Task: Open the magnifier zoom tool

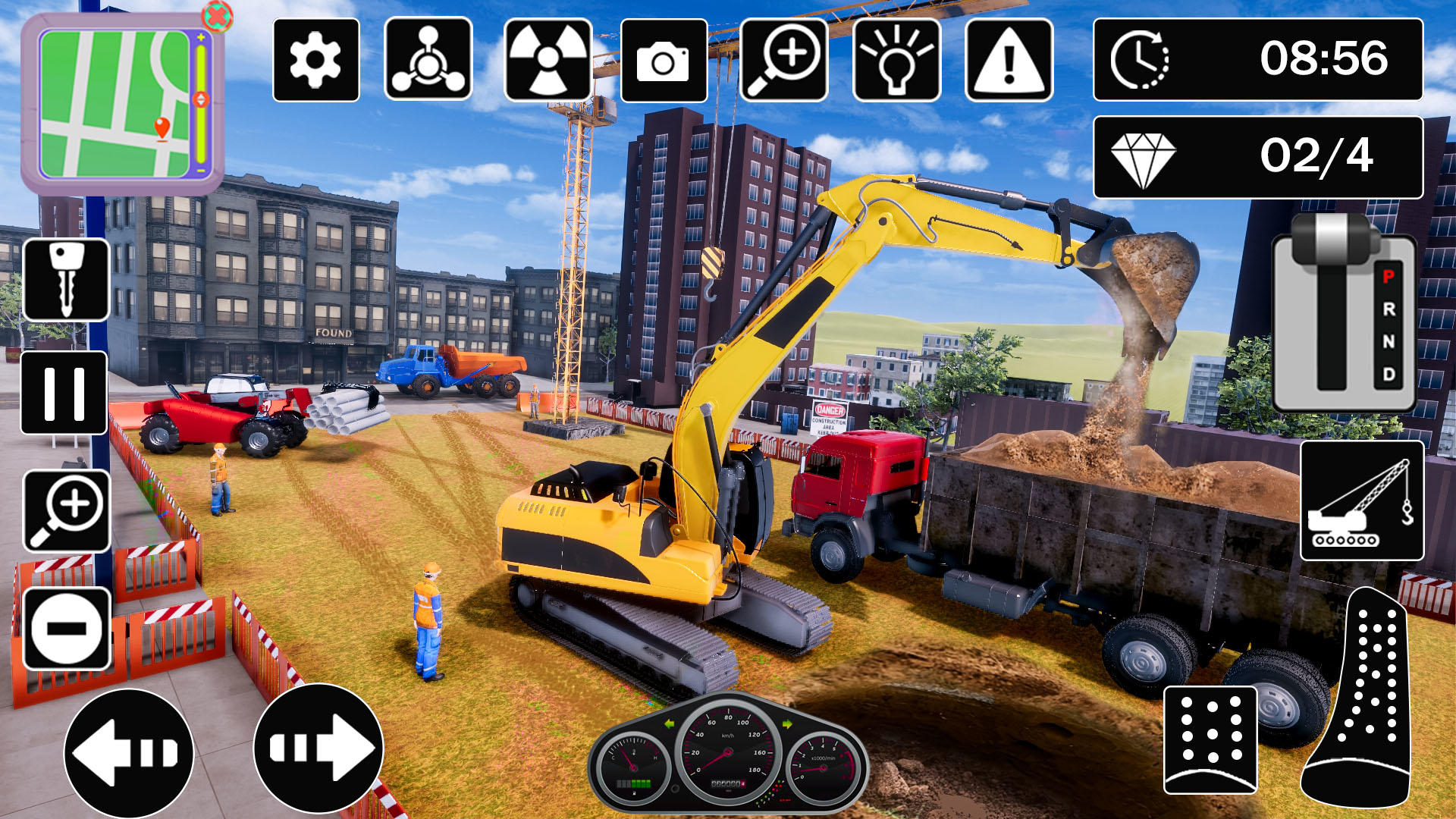Action: point(778,61)
